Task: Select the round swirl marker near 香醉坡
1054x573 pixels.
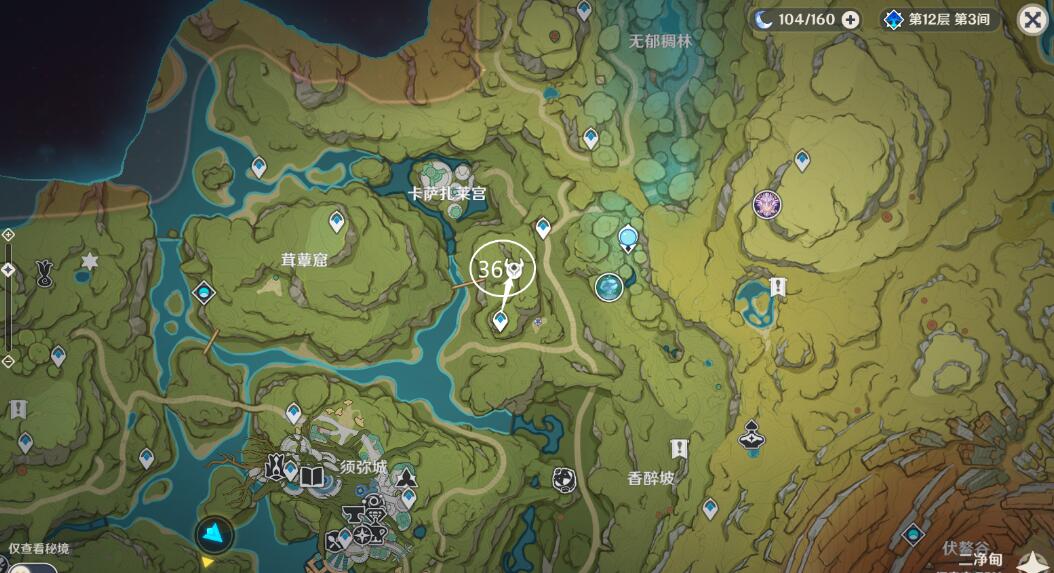Action: 564,479
